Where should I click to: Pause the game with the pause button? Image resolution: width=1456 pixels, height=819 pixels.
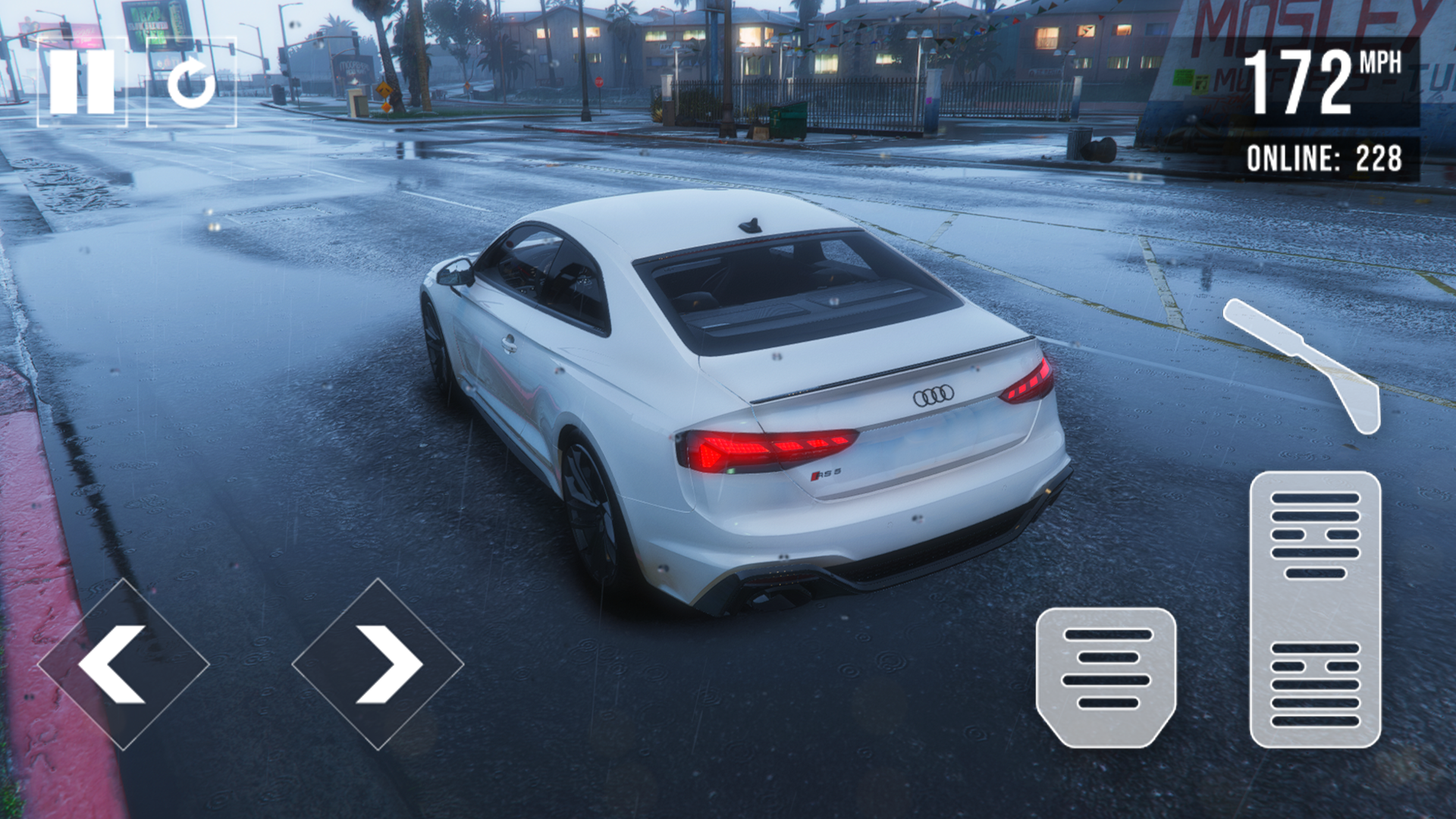[x=82, y=82]
